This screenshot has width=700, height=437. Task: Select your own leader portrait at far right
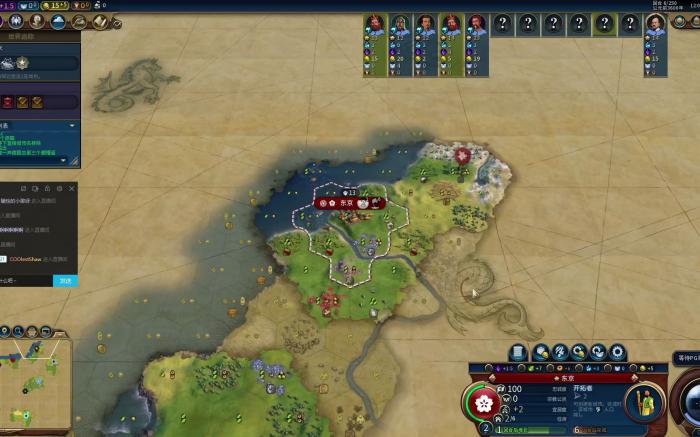coord(655,24)
